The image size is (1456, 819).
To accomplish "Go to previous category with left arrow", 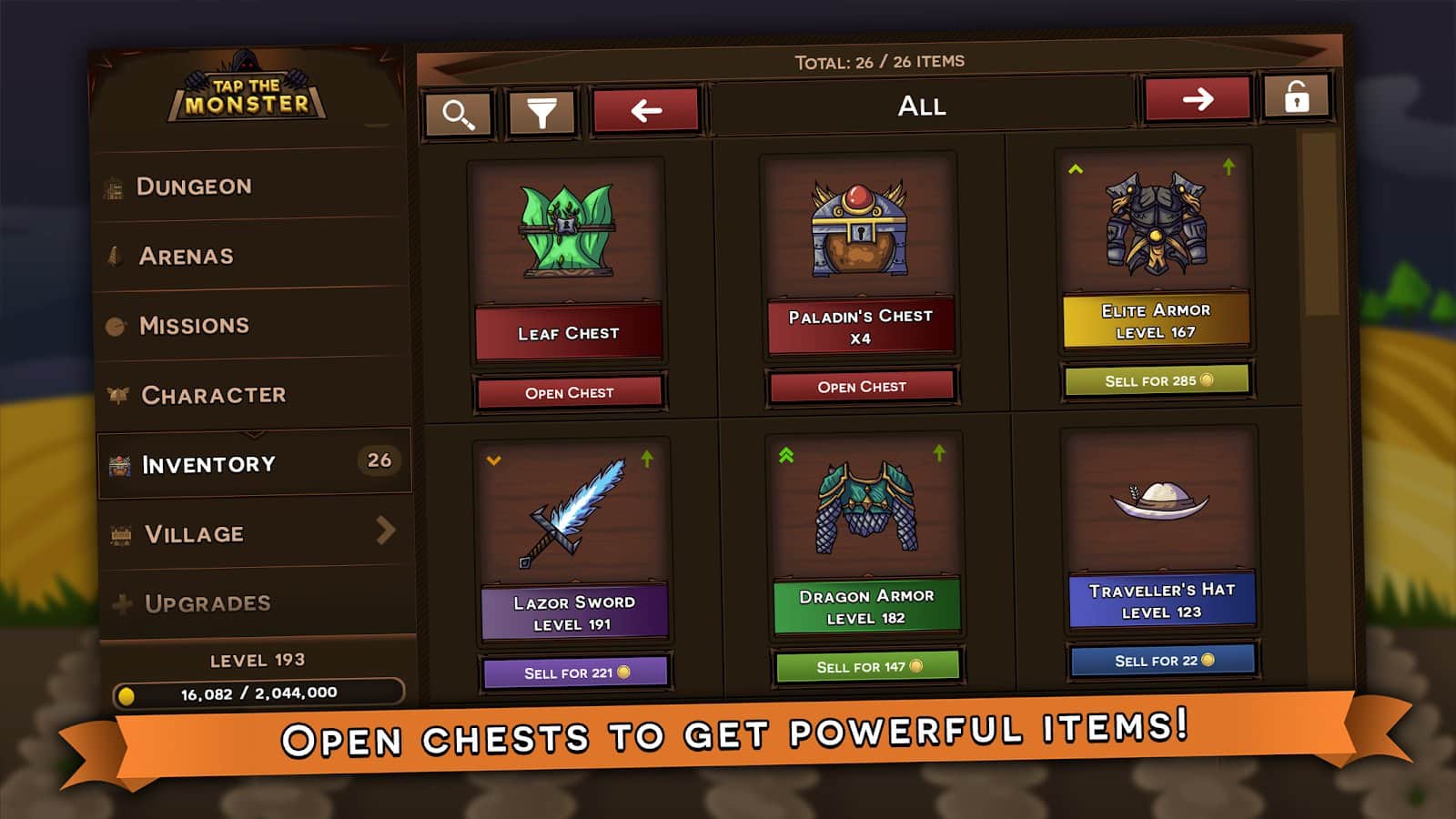I will [x=646, y=111].
